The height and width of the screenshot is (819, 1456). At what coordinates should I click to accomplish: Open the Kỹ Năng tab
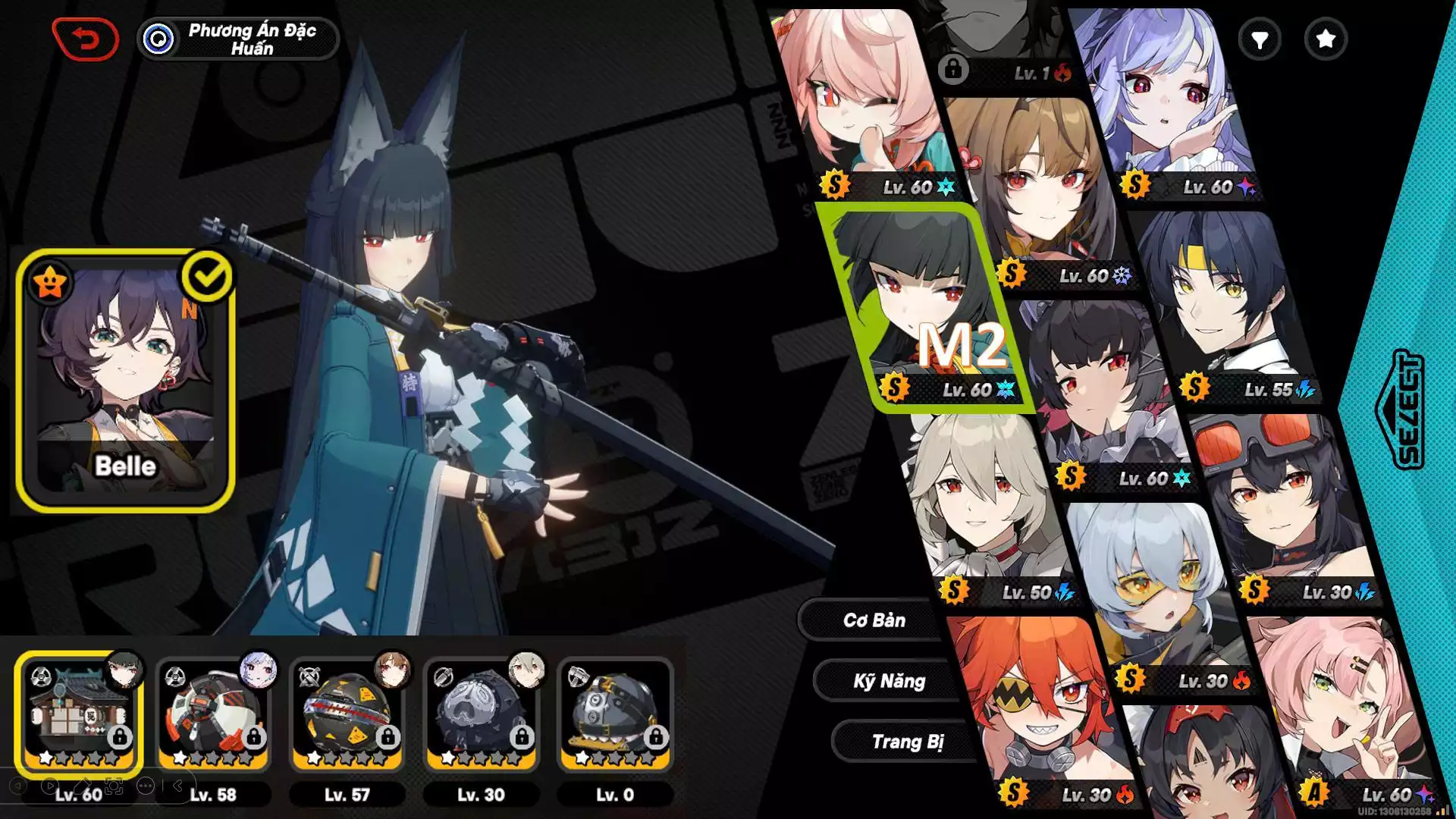click(889, 681)
